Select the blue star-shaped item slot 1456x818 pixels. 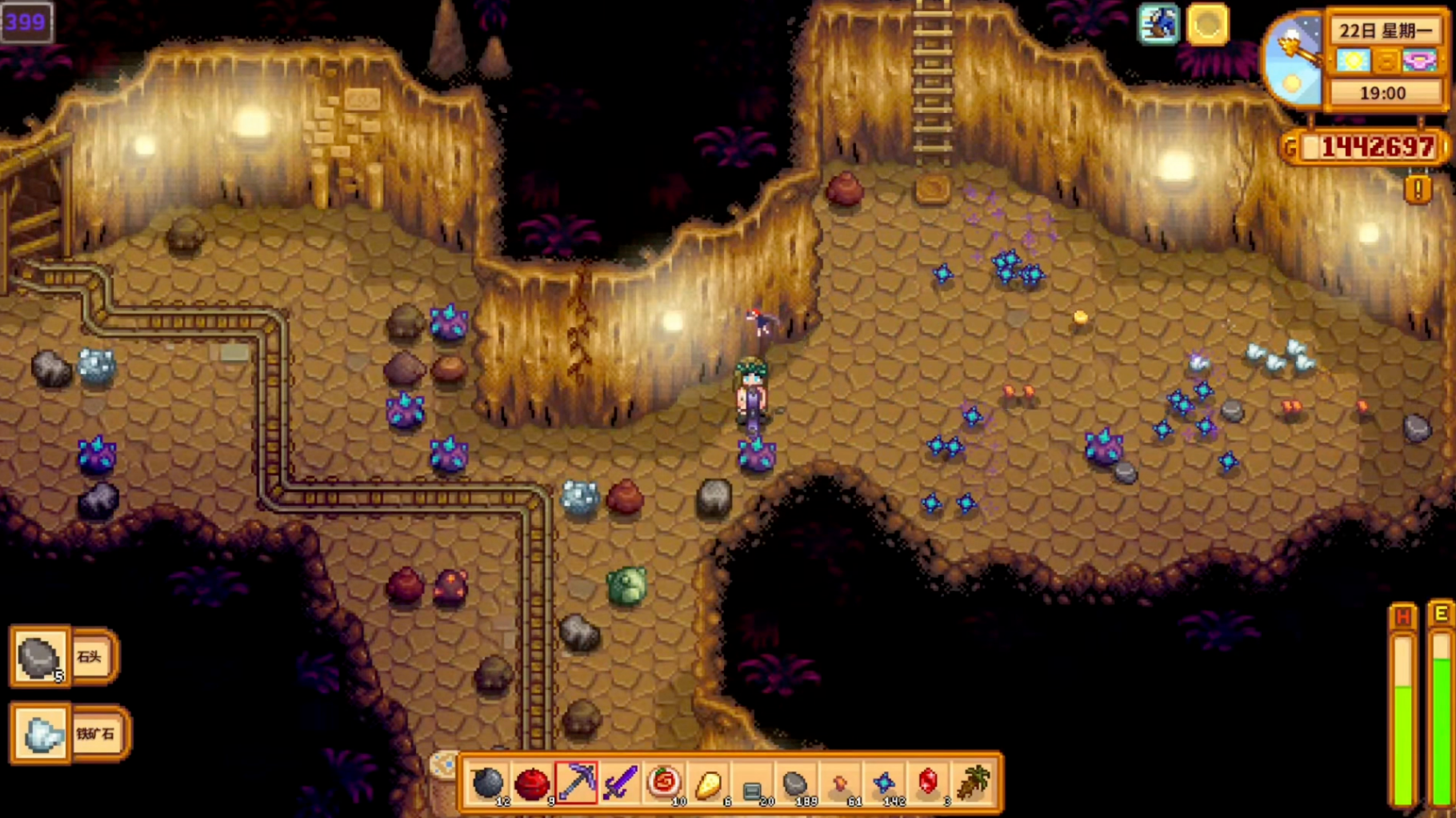click(884, 783)
